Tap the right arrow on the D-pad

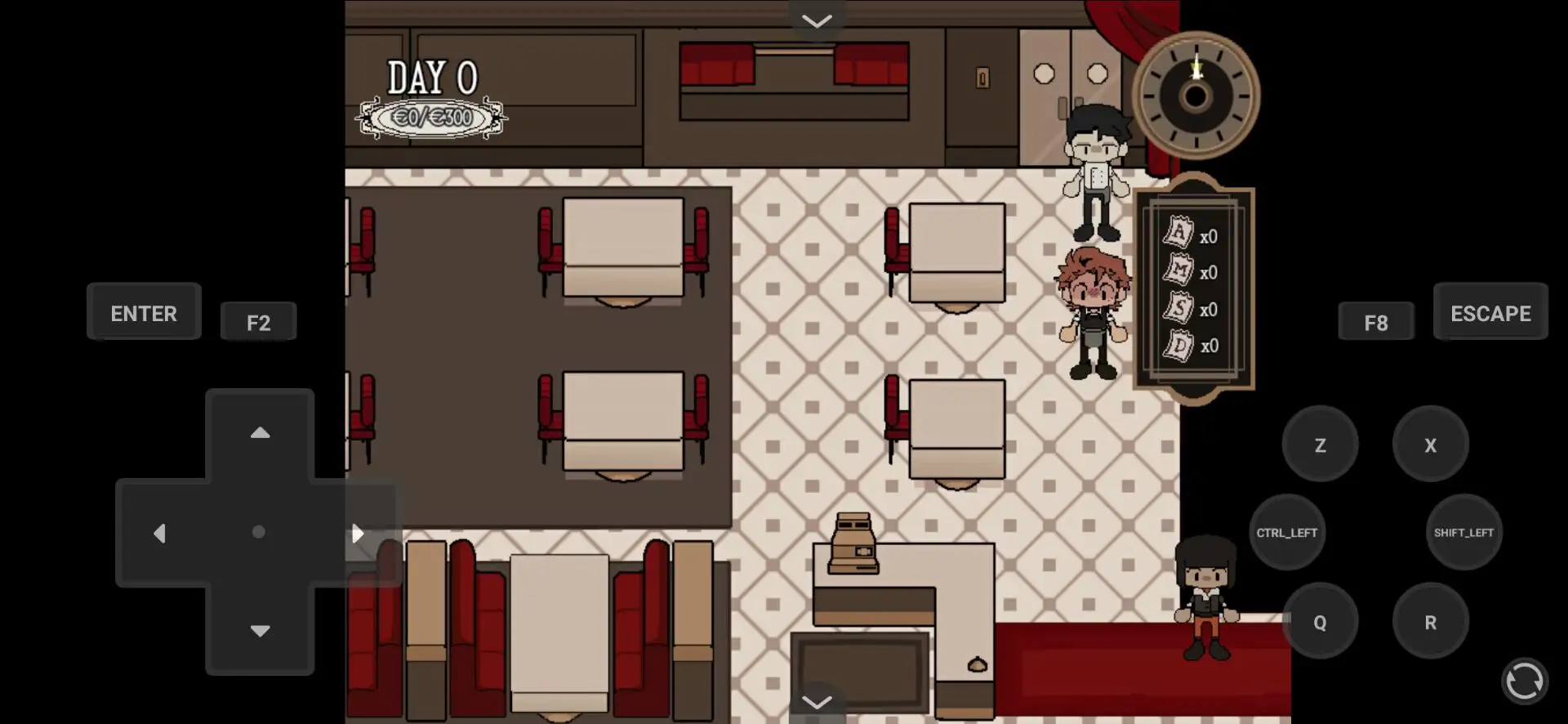(x=358, y=533)
